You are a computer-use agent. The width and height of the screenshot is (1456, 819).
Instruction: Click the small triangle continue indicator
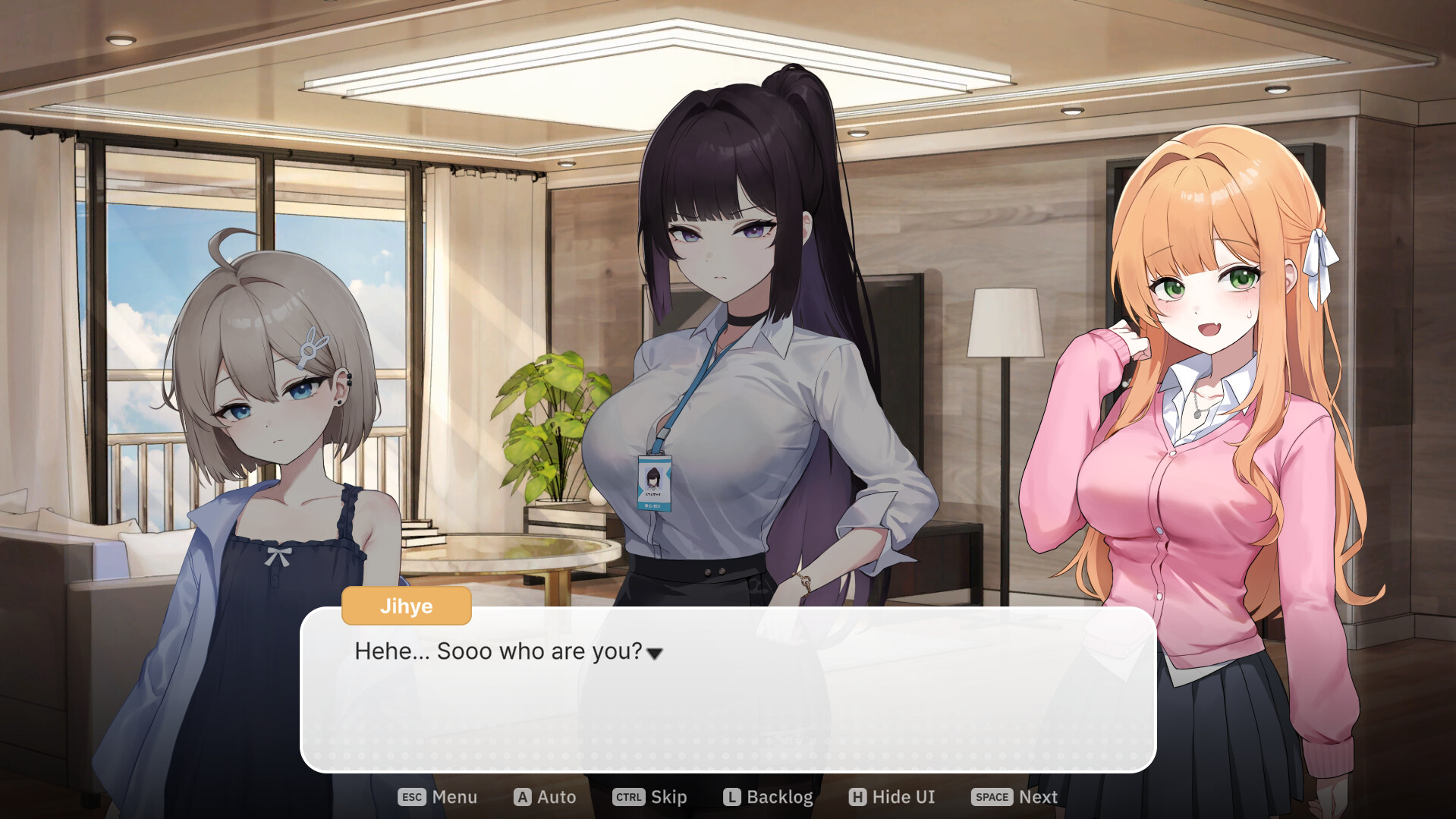[656, 654]
